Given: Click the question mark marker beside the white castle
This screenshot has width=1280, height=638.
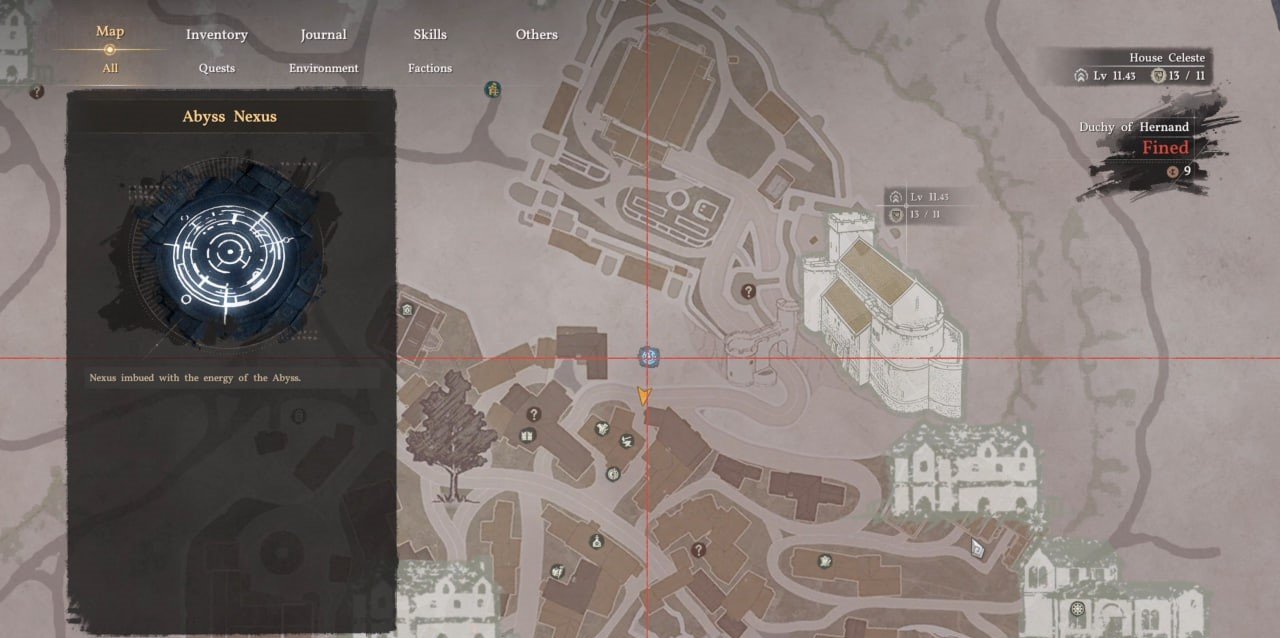Looking at the screenshot, I should 748,291.
